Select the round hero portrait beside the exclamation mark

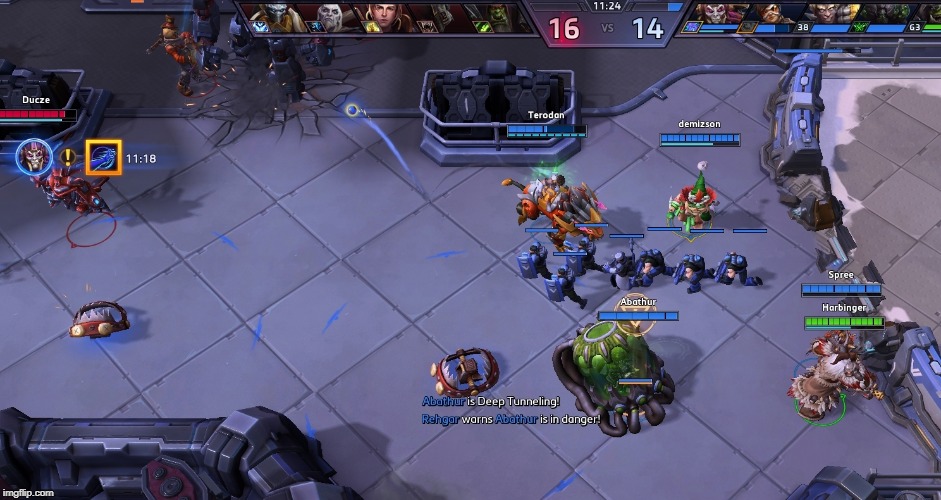(33, 156)
